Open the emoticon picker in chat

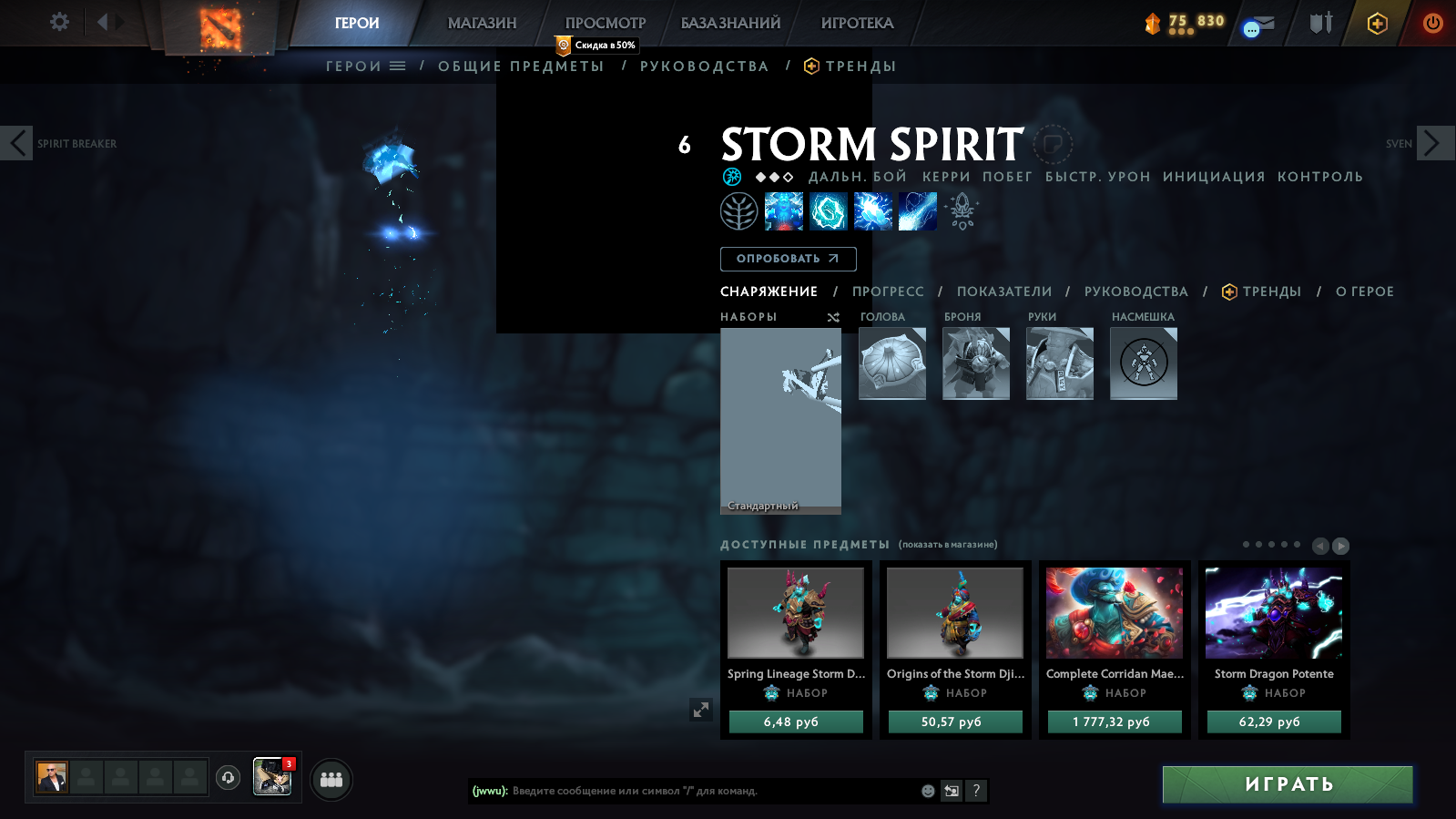[927, 792]
